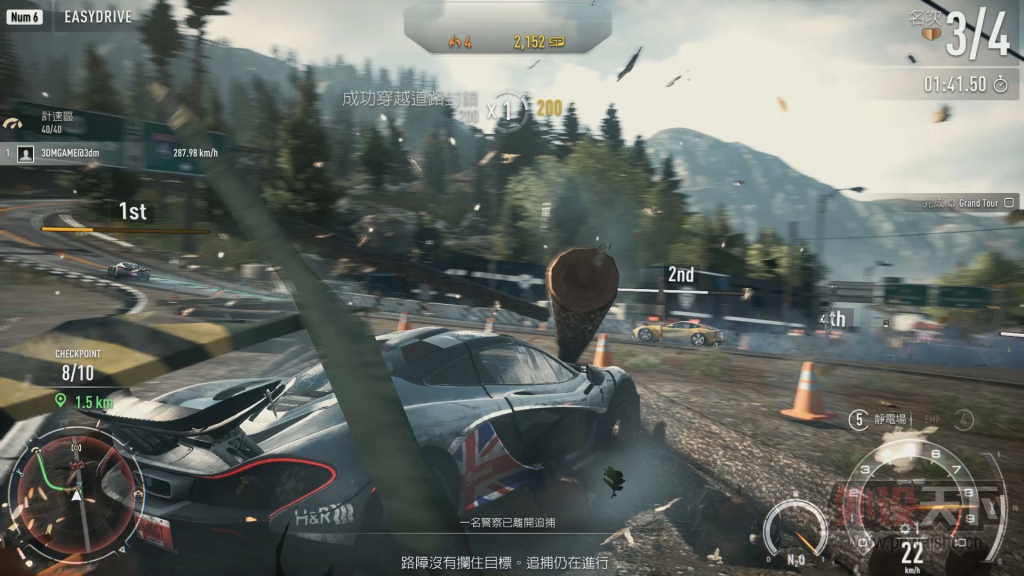Toggle the Grand Tour objective checkbox
Image resolution: width=1024 pixels, height=576 pixels.
tap(1010, 203)
